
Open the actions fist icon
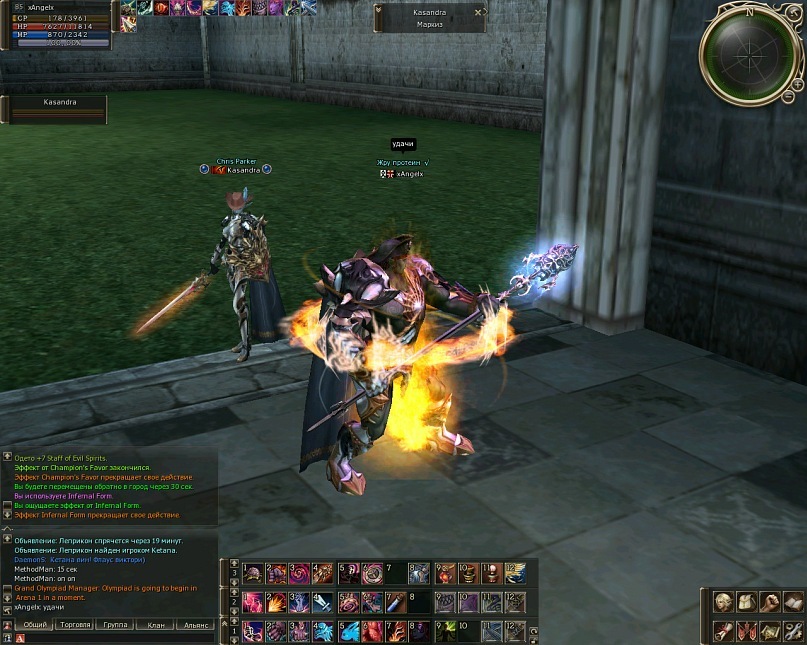[768, 602]
